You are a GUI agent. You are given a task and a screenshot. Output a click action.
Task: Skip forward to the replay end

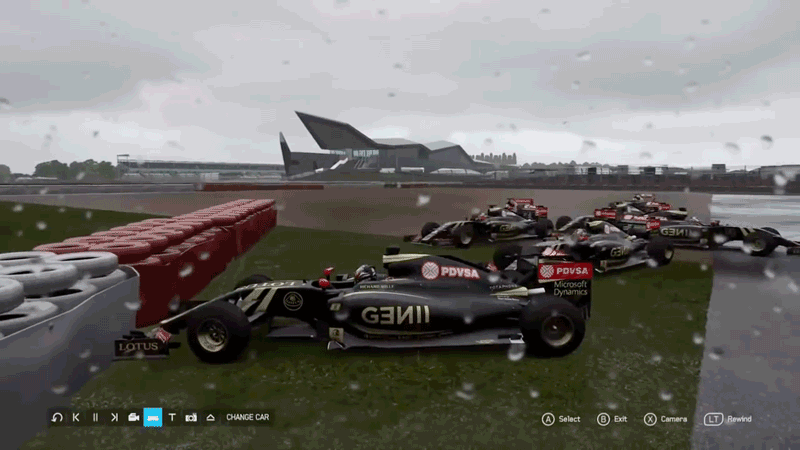tap(114, 417)
